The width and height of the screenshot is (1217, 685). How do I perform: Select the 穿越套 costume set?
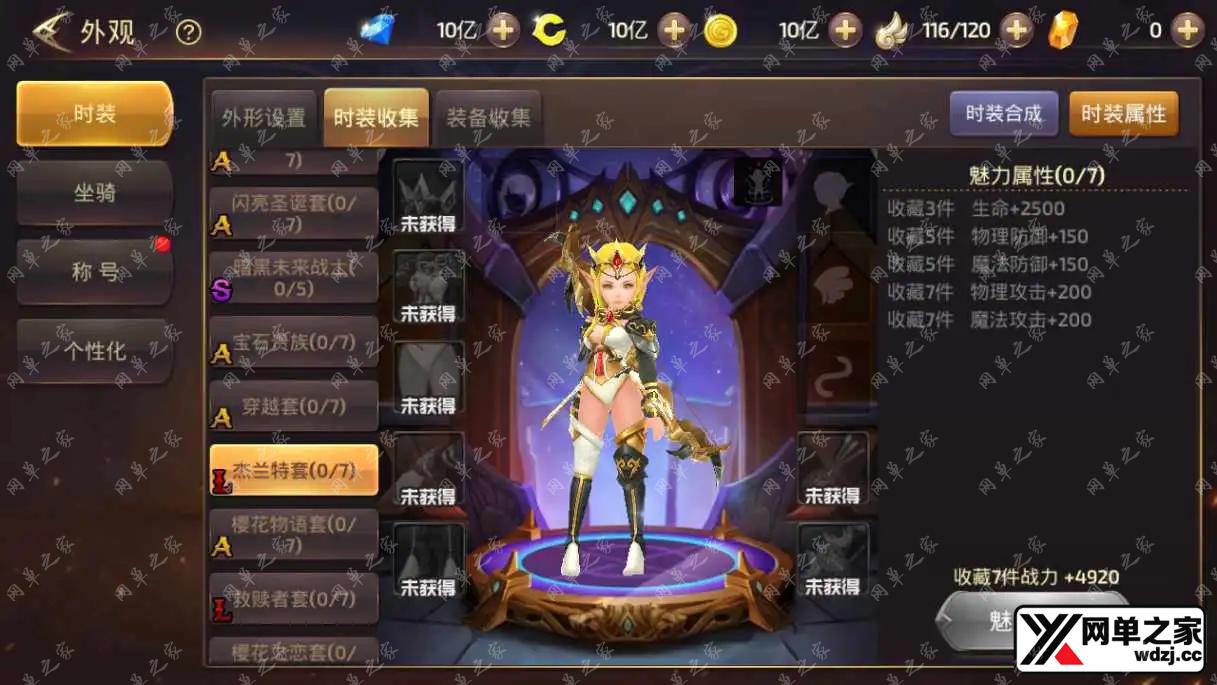coord(294,406)
